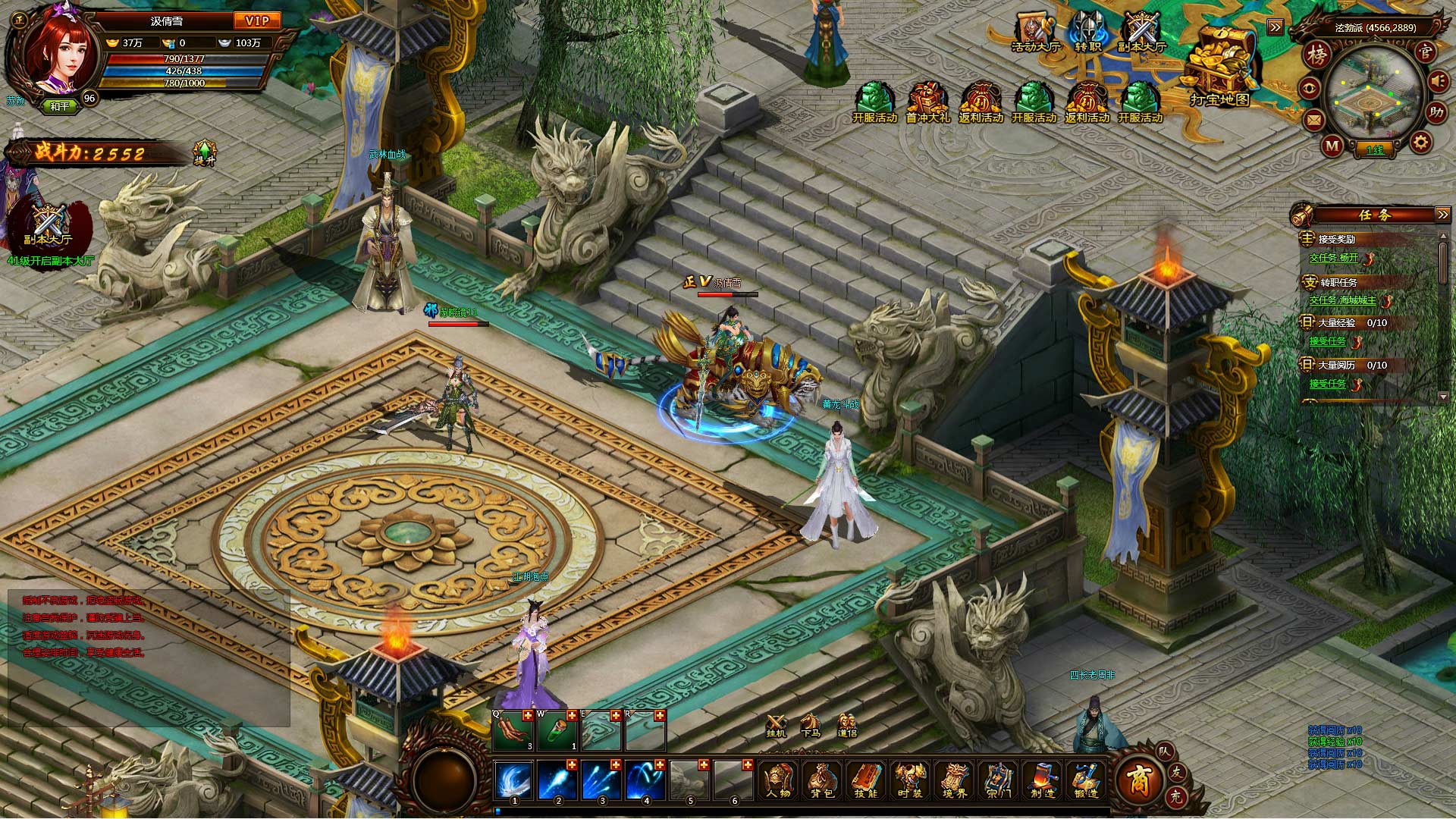Viewport: 1456px width, 819px height.
Task: Activate the skill in hotbar slot 1
Action: pos(514,781)
